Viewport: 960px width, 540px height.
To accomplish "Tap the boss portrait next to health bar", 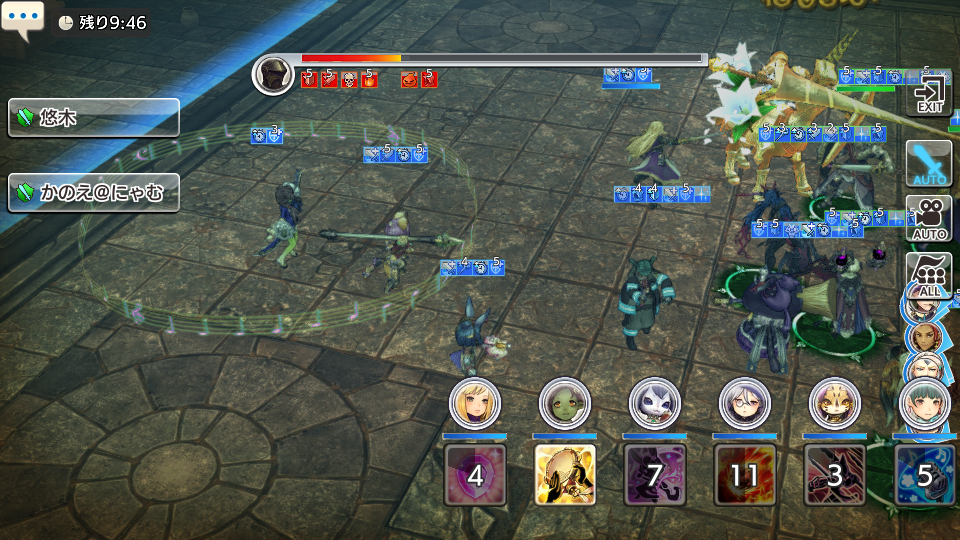I will point(272,75).
